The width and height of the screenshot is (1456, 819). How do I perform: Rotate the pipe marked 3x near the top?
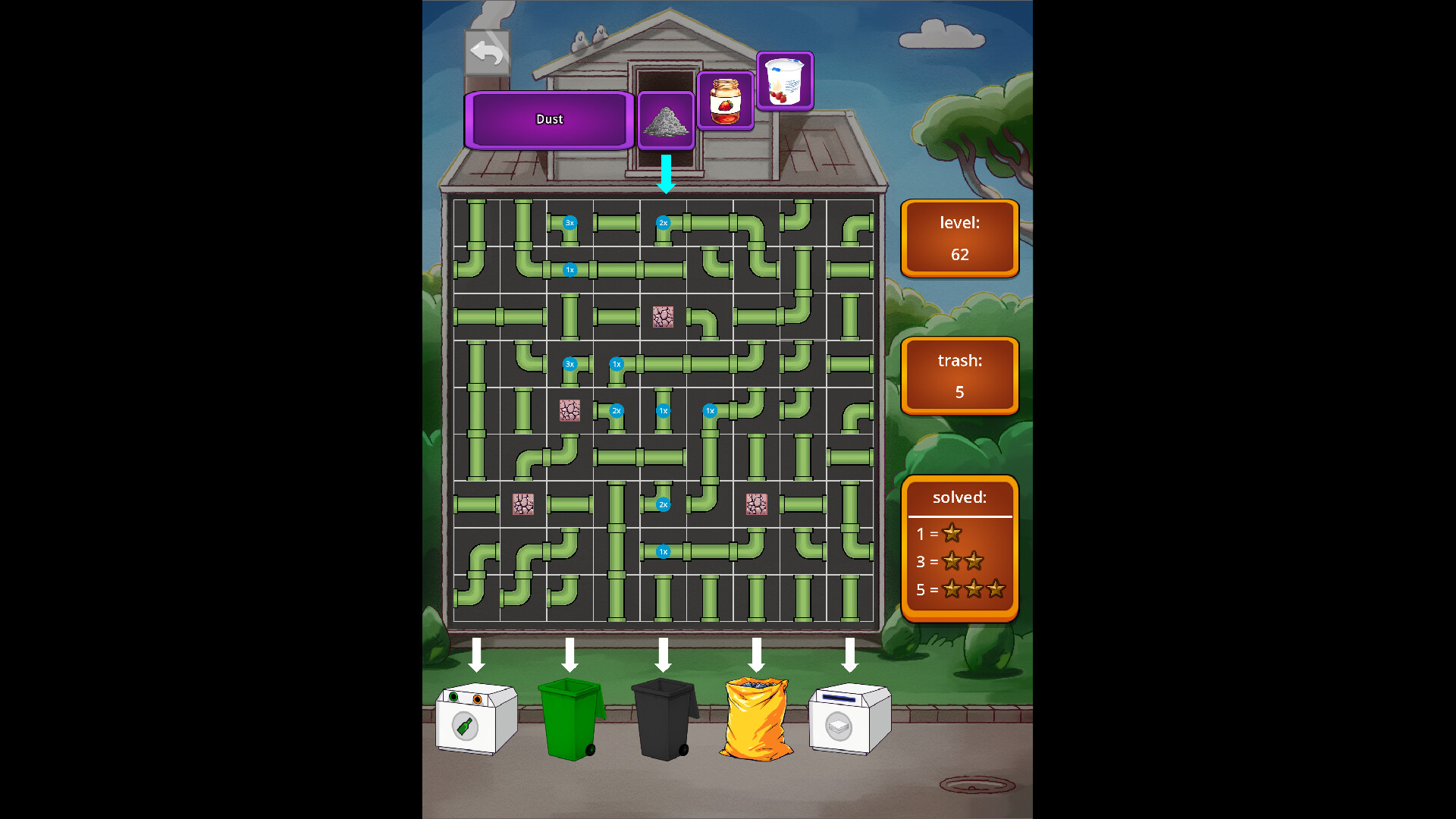tap(568, 223)
